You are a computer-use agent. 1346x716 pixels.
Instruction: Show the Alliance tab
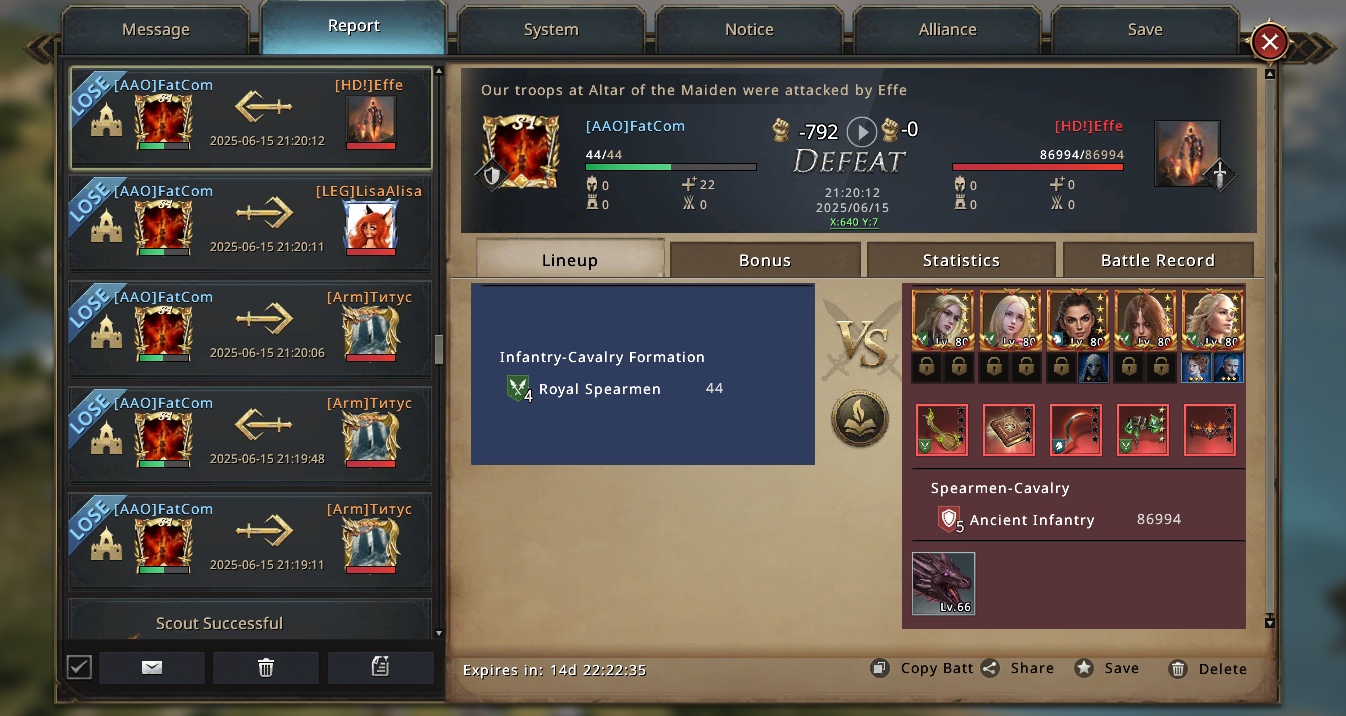[947, 30]
